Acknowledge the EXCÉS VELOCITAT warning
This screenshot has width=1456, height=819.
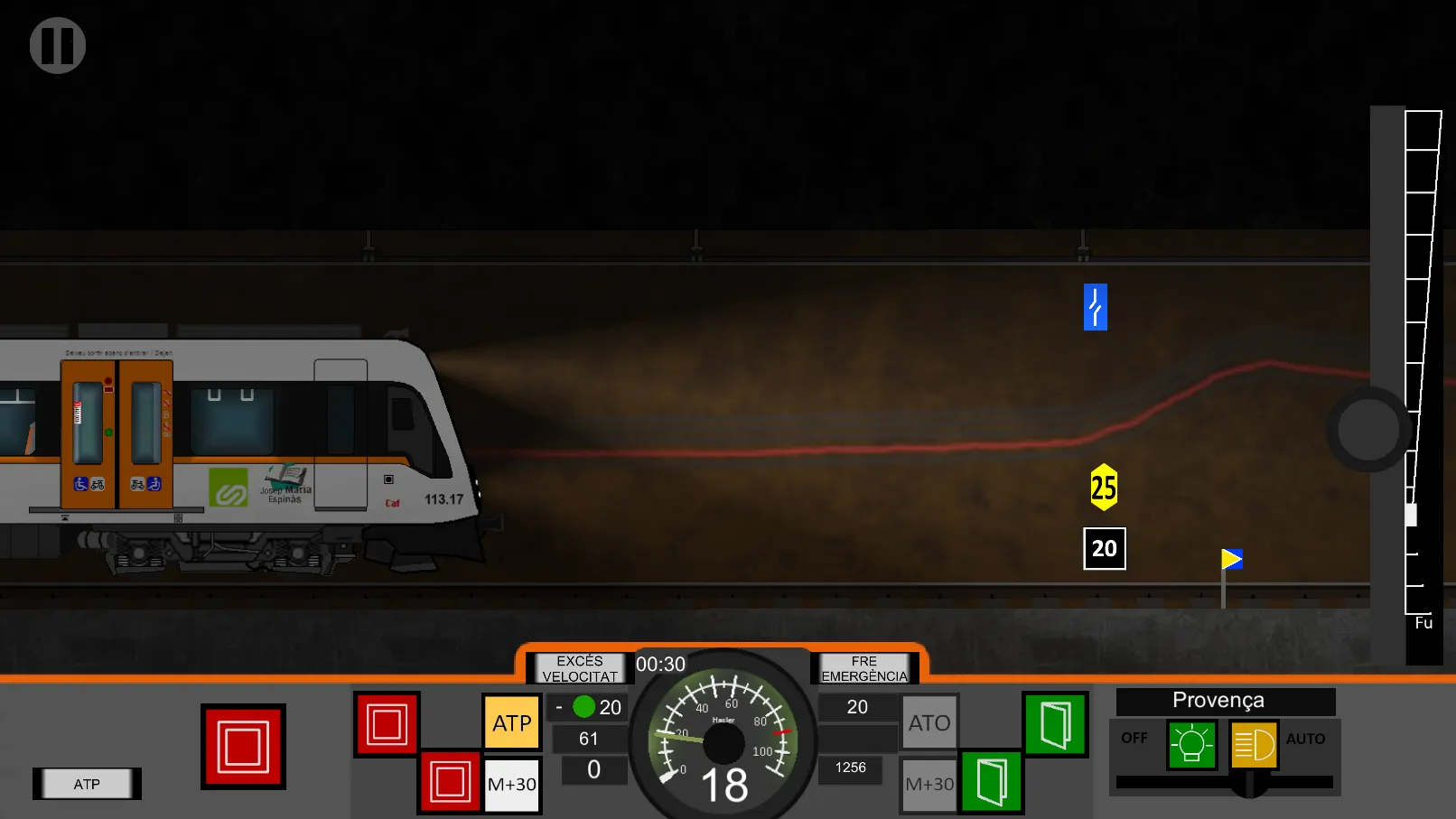pos(579,668)
